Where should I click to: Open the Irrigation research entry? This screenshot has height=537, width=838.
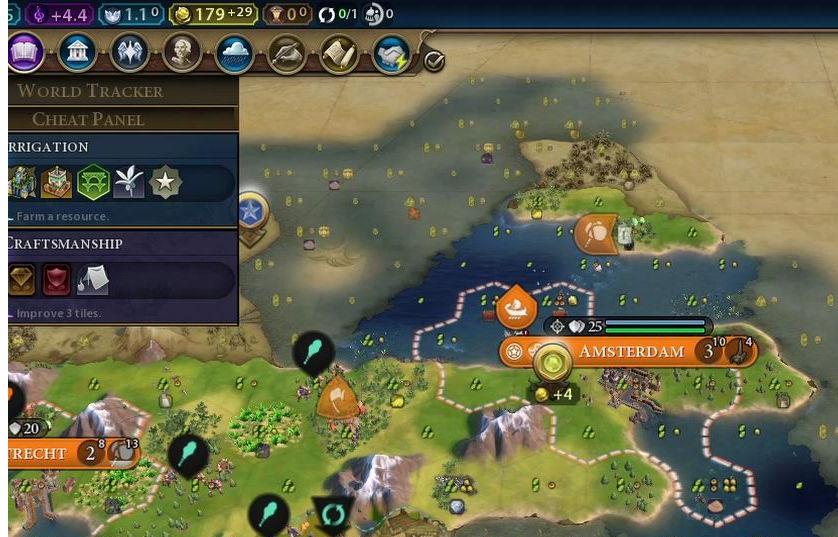(x=48, y=147)
